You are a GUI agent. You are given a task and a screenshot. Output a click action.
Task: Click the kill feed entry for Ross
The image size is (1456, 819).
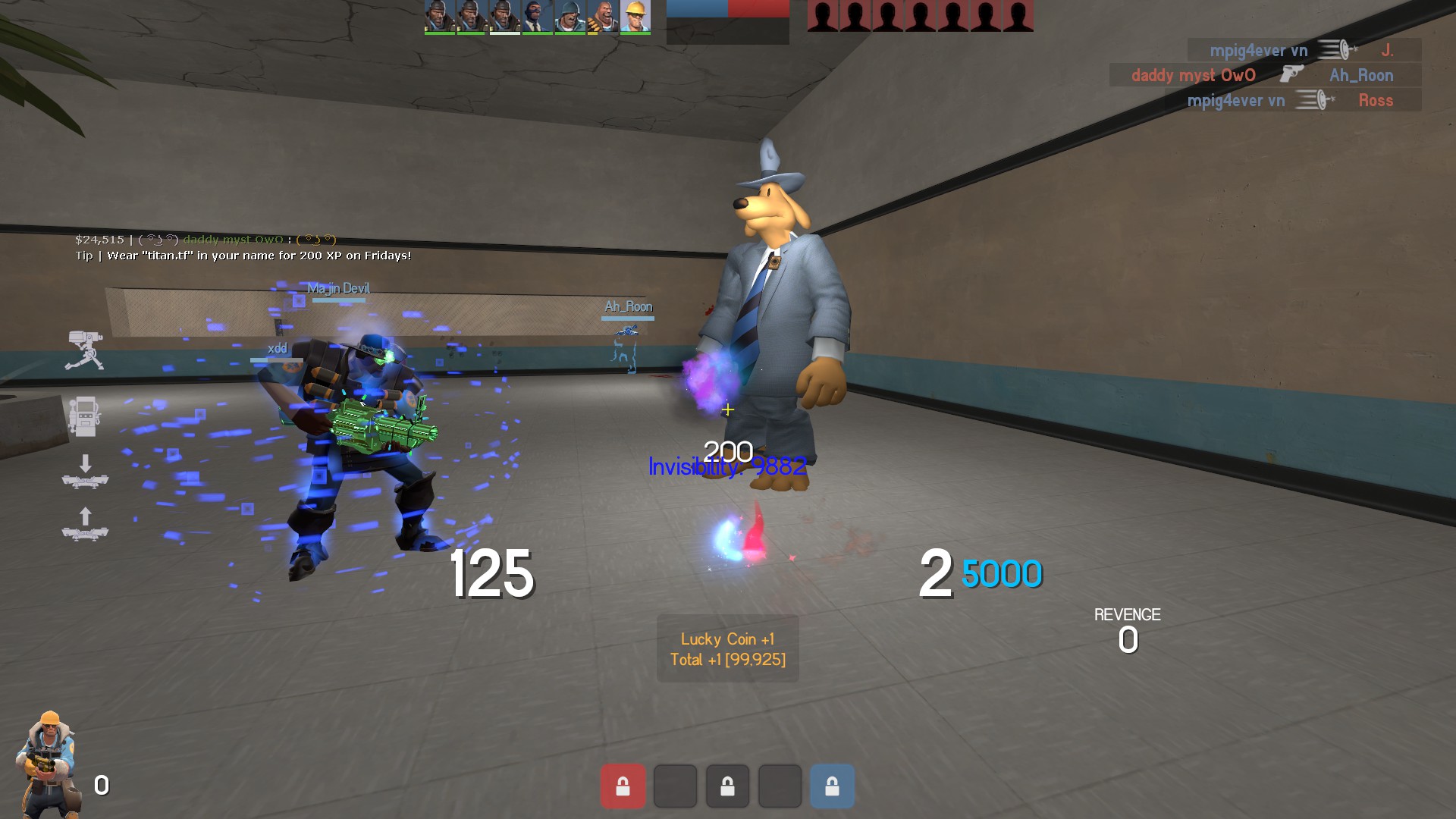(1292, 100)
